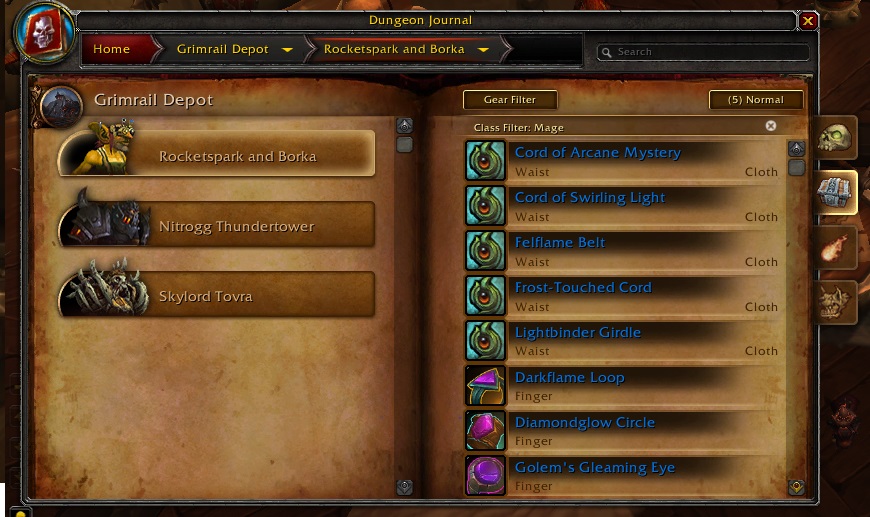Open the Grimrail Depot breadcrumb dropdown

point(287,49)
